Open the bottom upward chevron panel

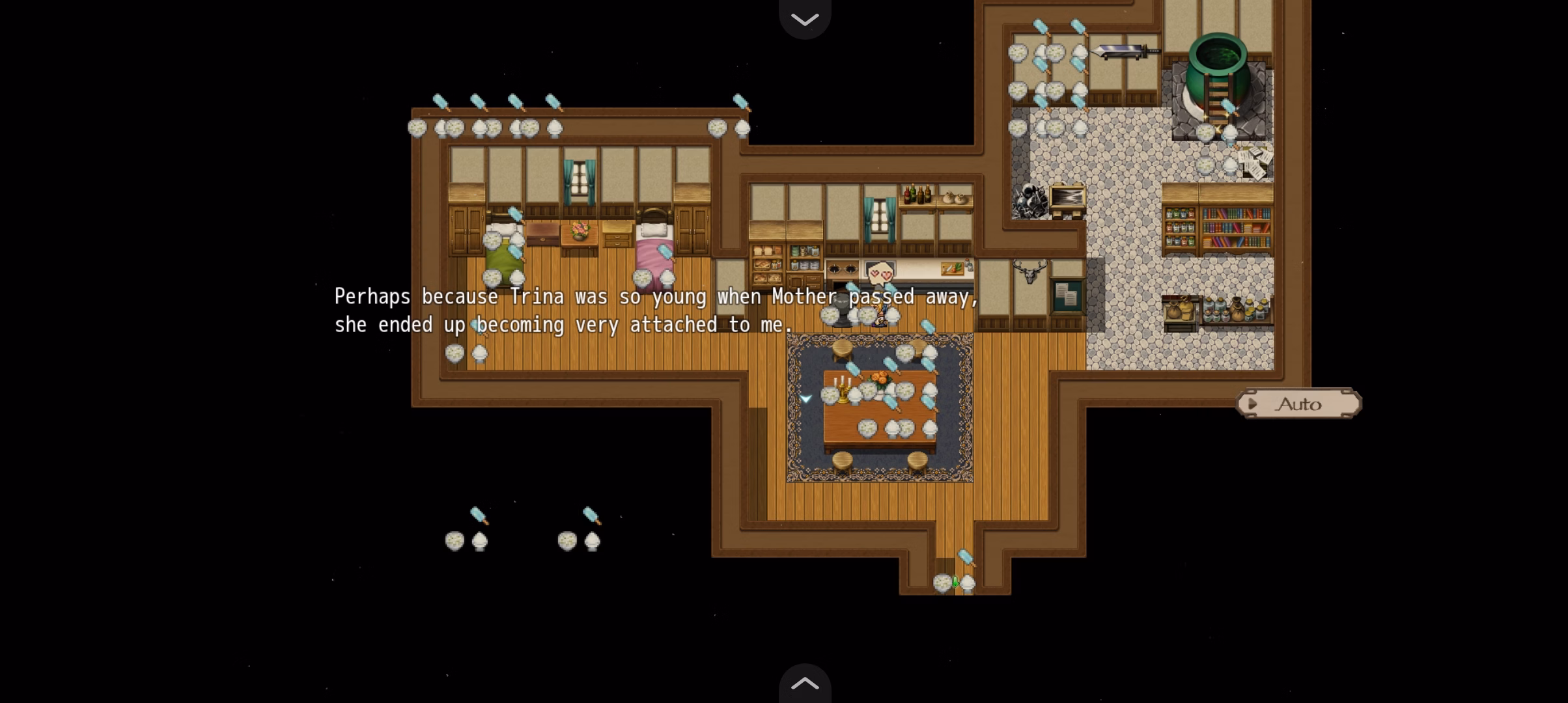[805, 683]
